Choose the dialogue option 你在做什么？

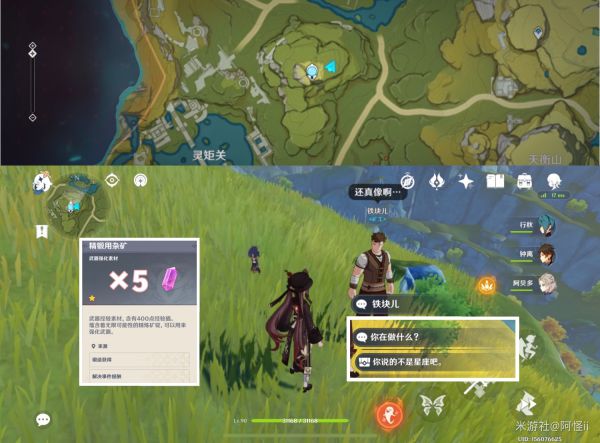(x=432, y=336)
